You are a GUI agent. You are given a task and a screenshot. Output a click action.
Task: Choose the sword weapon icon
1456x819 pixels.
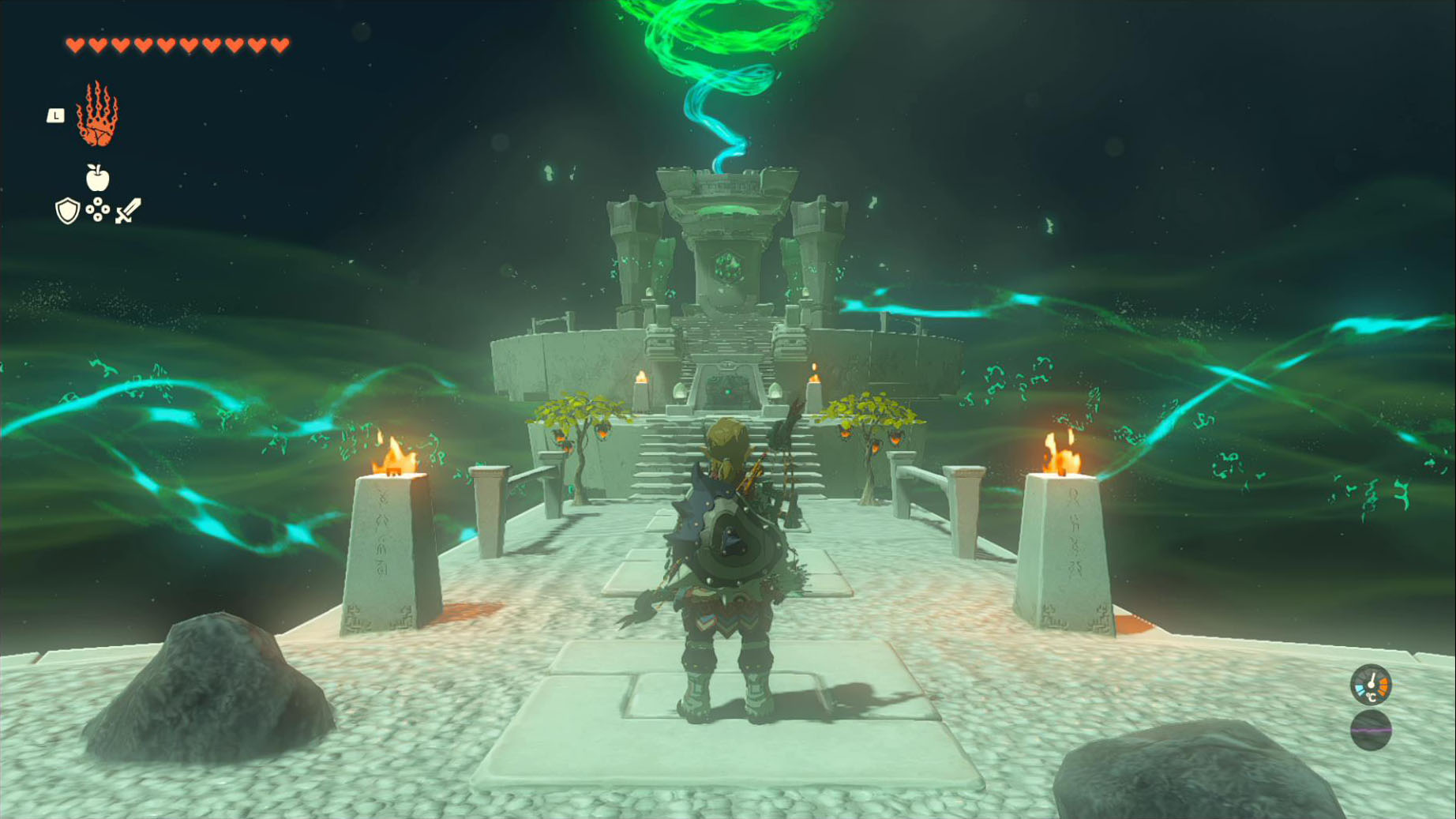pos(128,211)
